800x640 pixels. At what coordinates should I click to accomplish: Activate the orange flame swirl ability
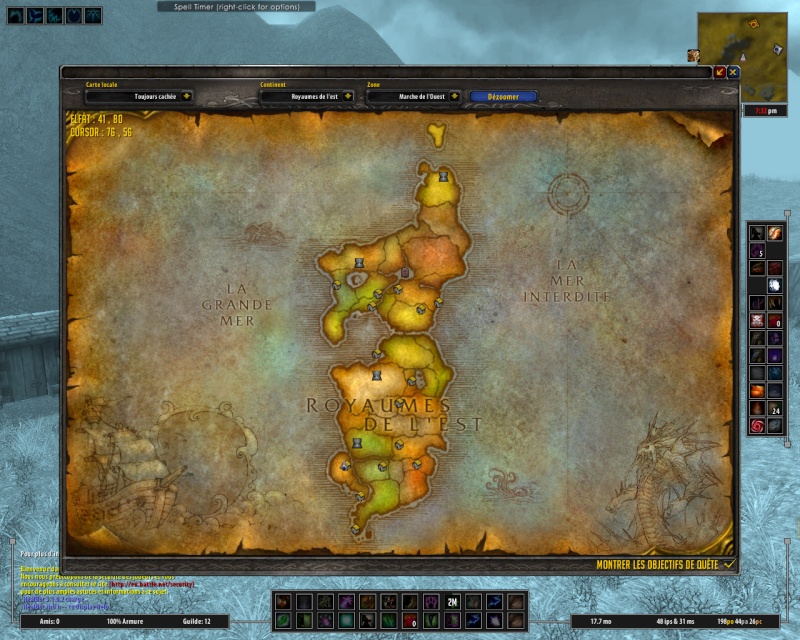pos(775,232)
